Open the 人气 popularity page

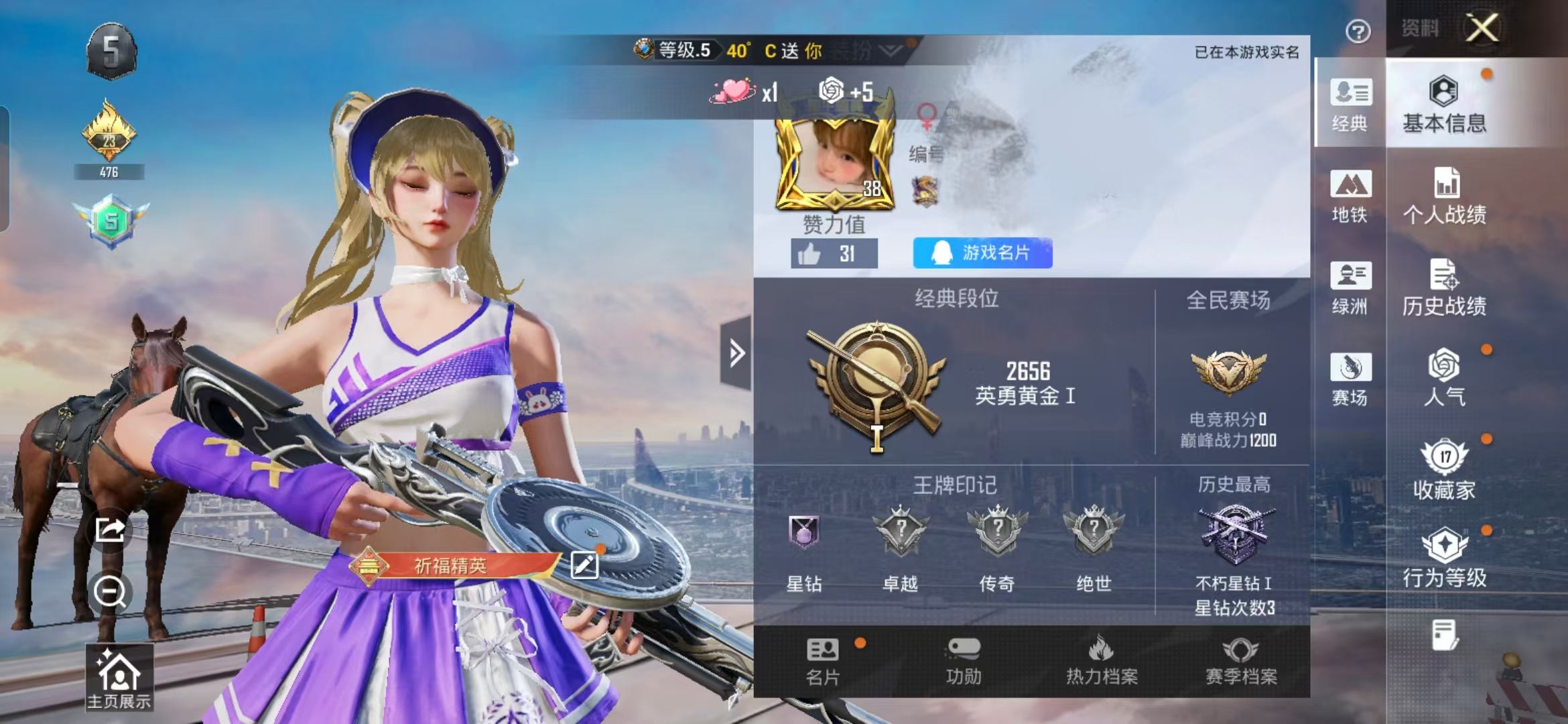pyautogui.click(x=1444, y=377)
